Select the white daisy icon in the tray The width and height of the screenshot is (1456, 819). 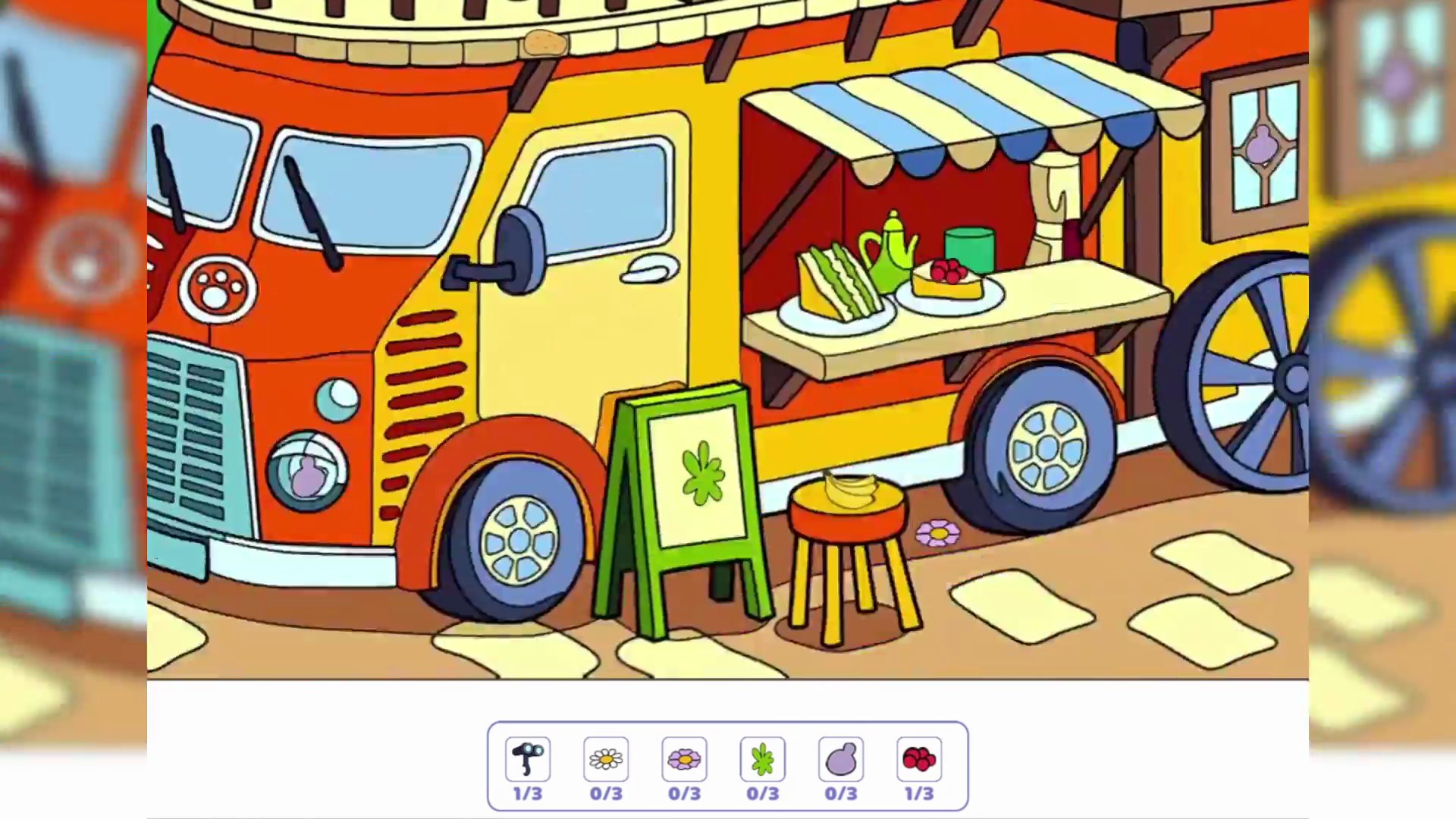point(606,759)
